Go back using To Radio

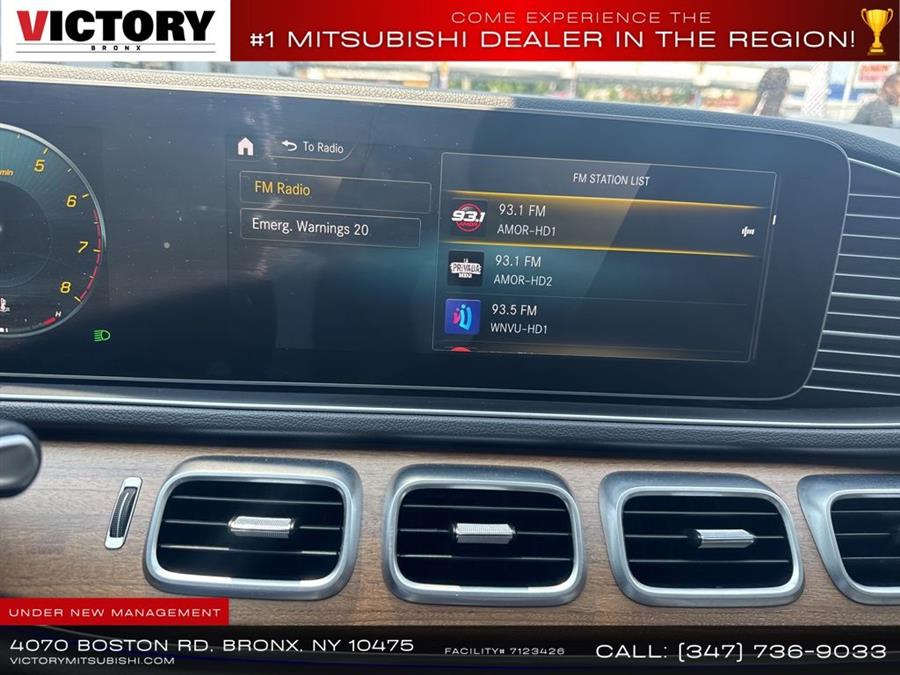point(312,147)
